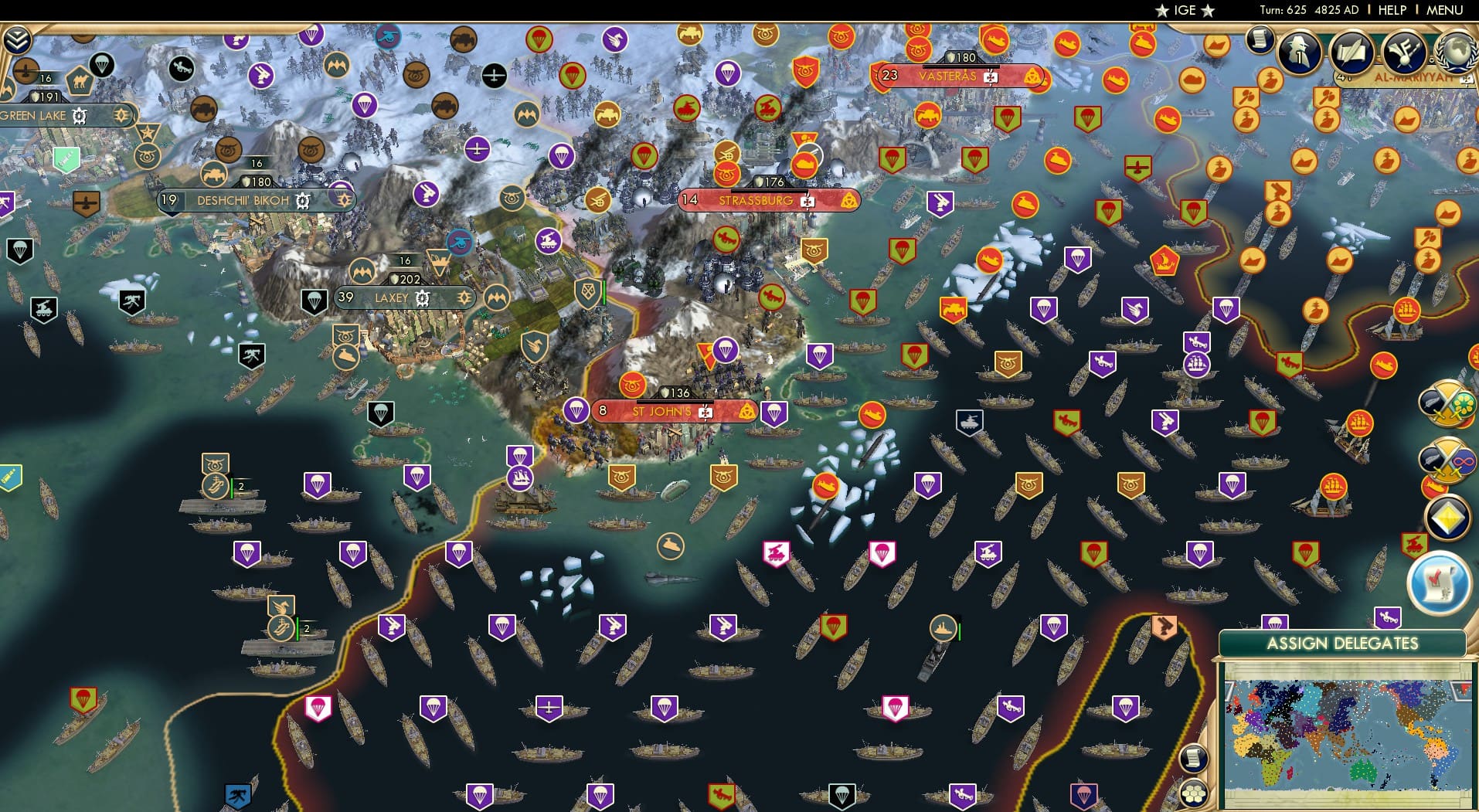This screenshot has height=812, width=1479.
Task: Click the golden diamond notification on the right
Action: [x=1450, y=518]
